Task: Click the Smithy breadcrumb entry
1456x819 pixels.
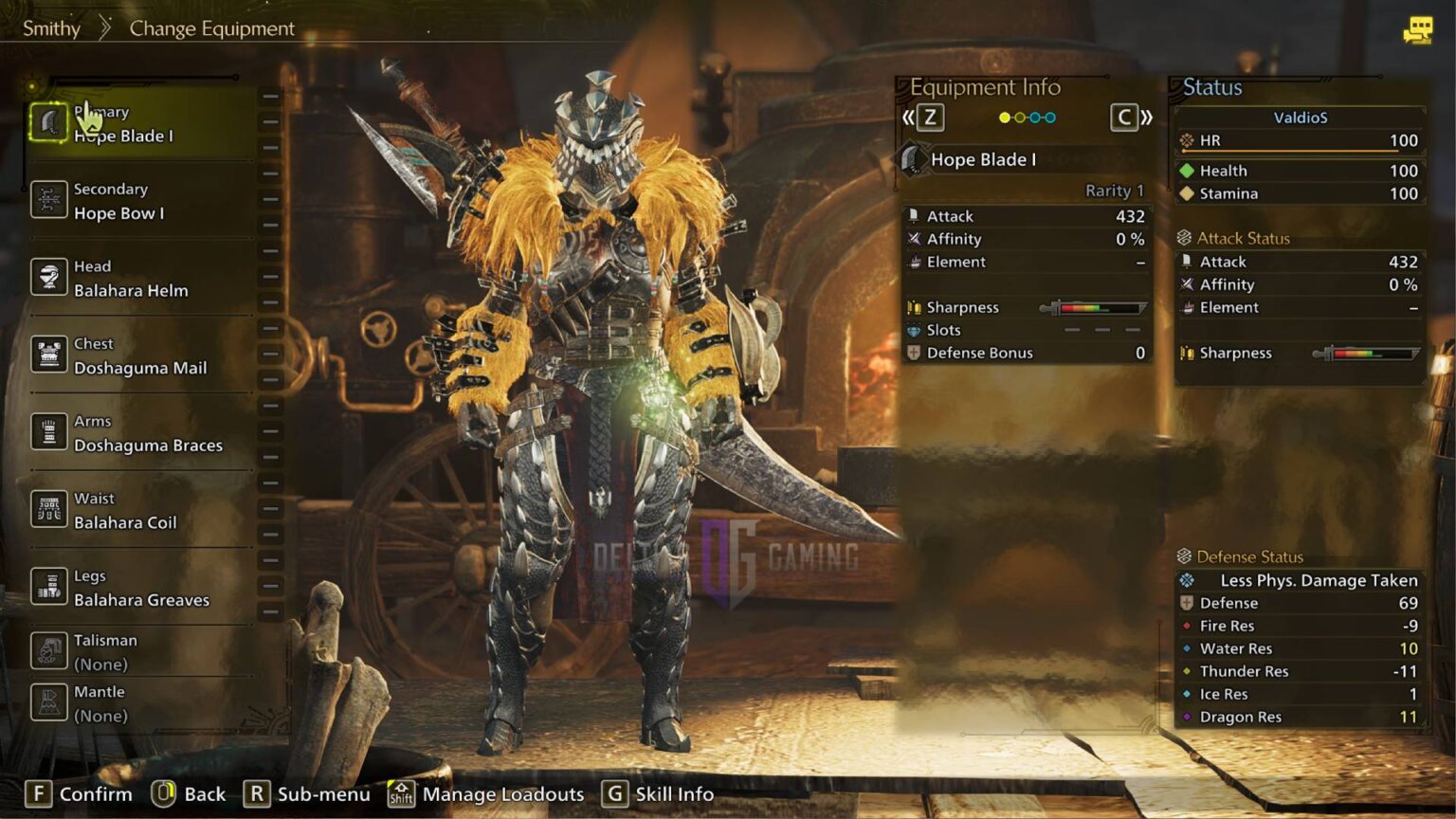Action: click(x=51, y=28)
